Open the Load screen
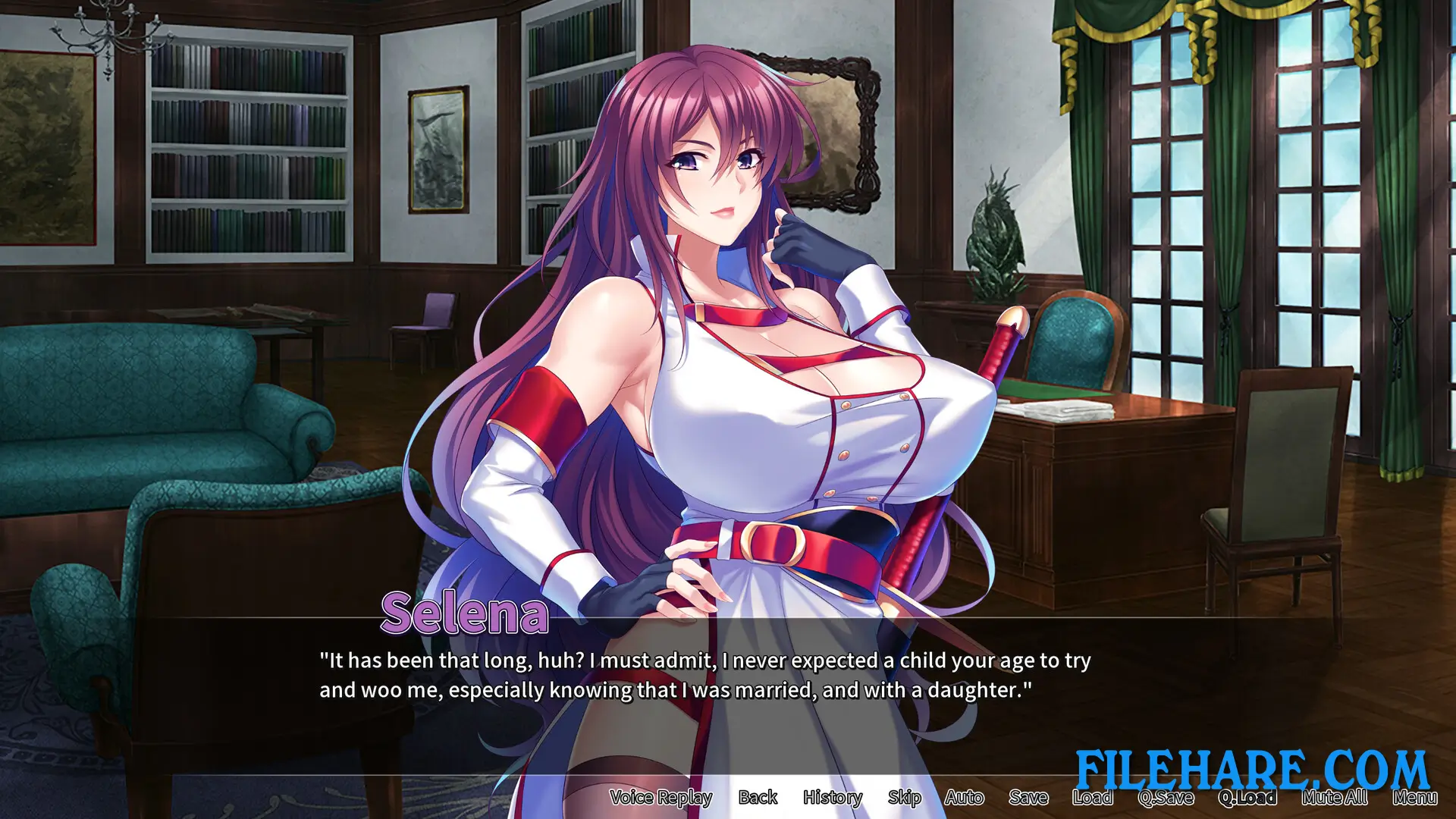This screenshot has width=1456, height=819. [x=1093, y=798]
